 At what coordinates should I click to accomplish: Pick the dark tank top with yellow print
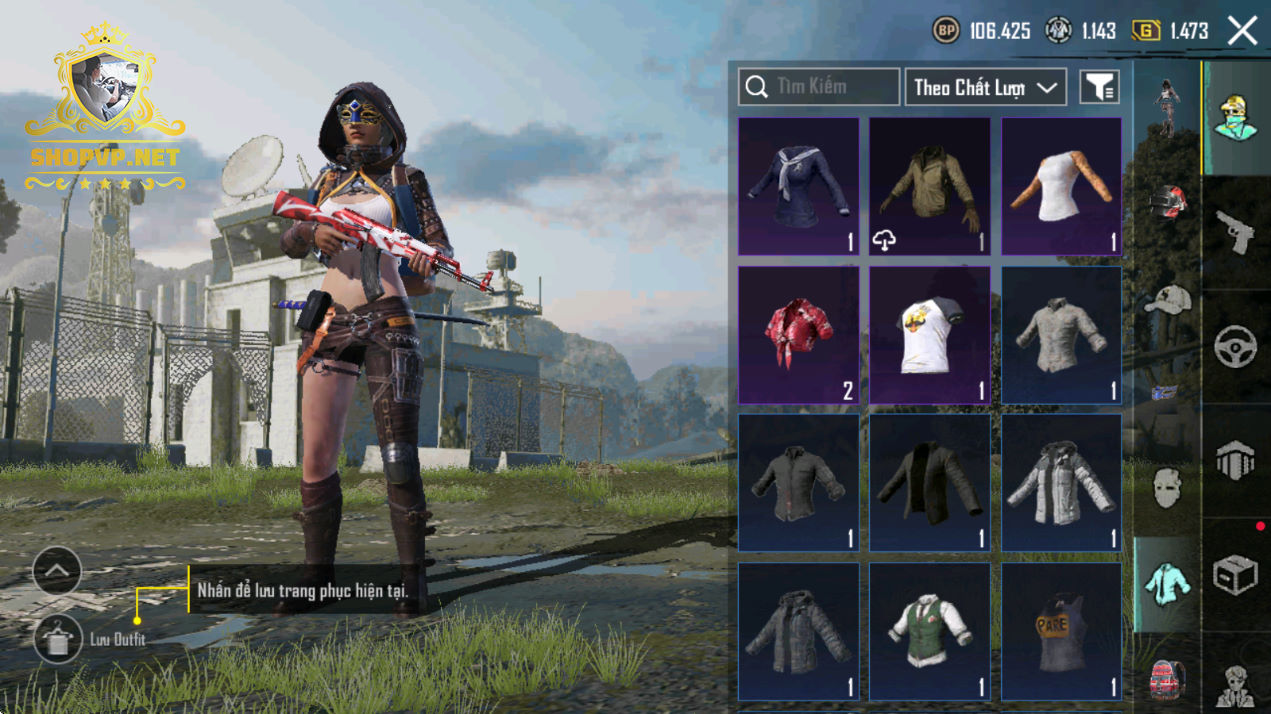[x=1061, y=630]
